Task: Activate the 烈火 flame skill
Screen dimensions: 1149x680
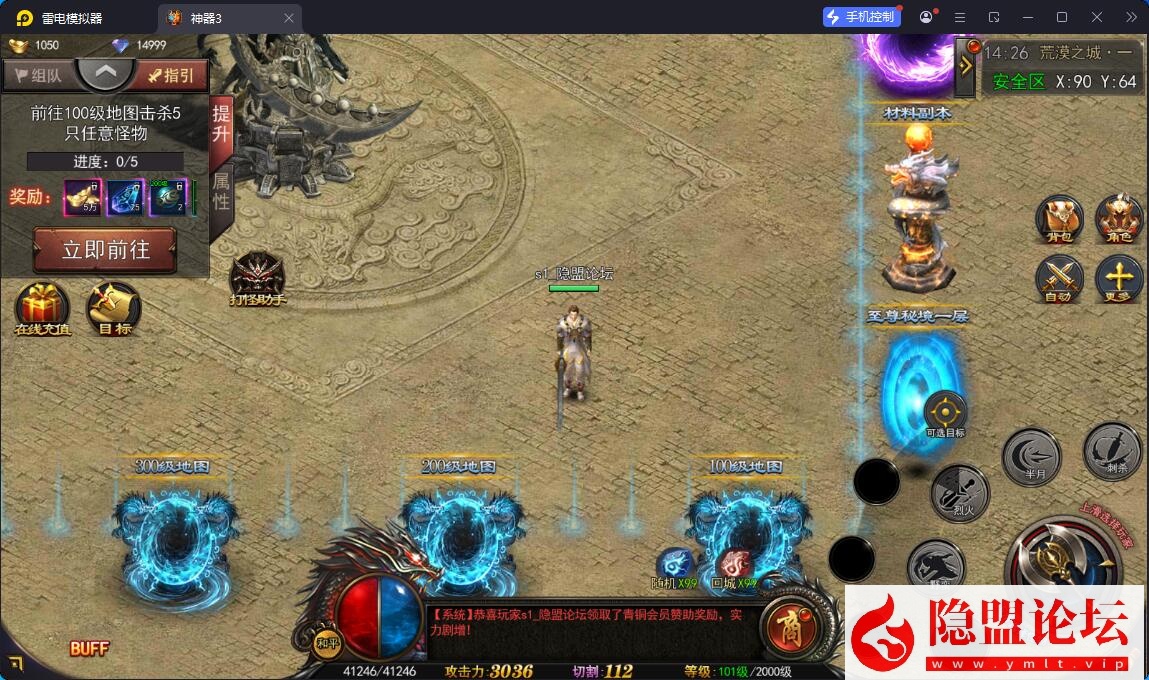Action: [x=960, y=493]
